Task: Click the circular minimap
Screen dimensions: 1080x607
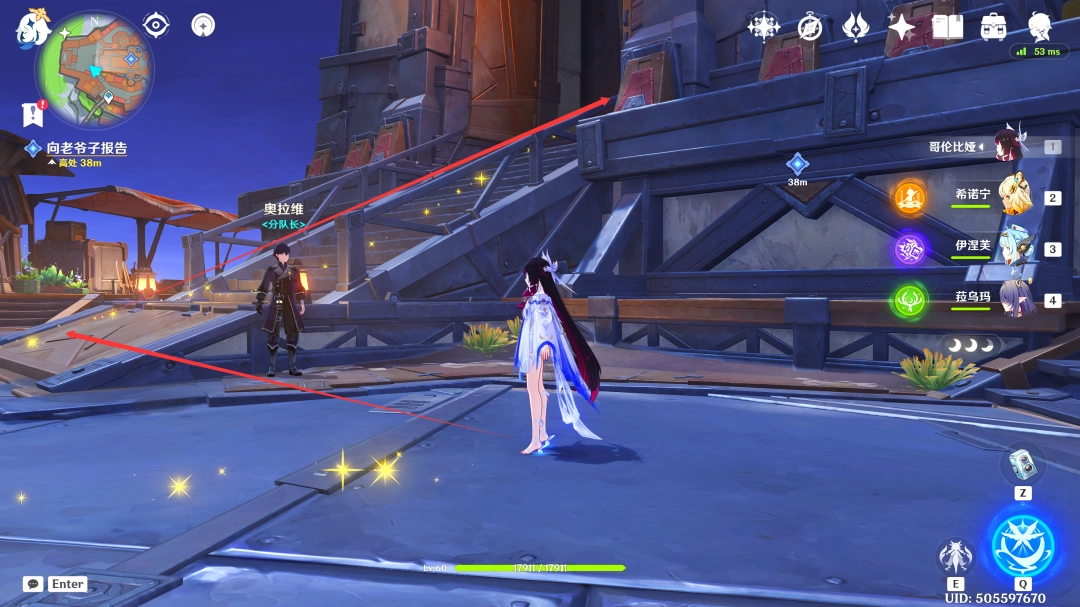Action: [x=94, y=70]
